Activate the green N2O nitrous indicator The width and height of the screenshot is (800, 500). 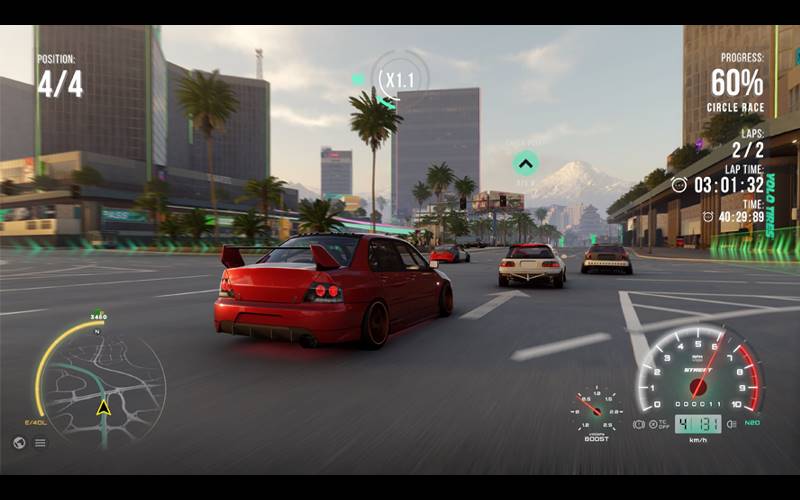(752, 424)
